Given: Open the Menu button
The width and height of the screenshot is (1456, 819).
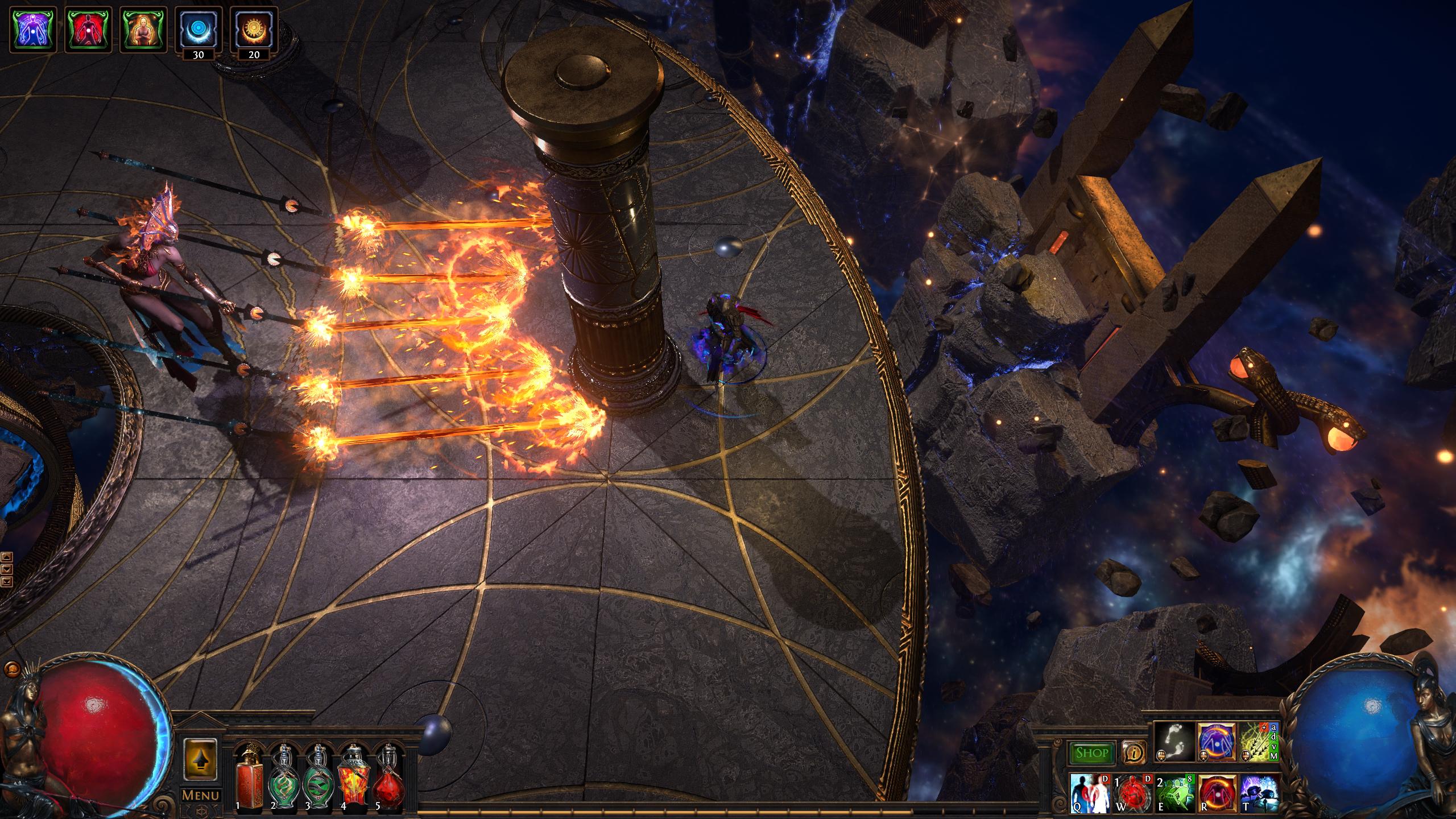Looking at the screenshot, I should (200, 795).
